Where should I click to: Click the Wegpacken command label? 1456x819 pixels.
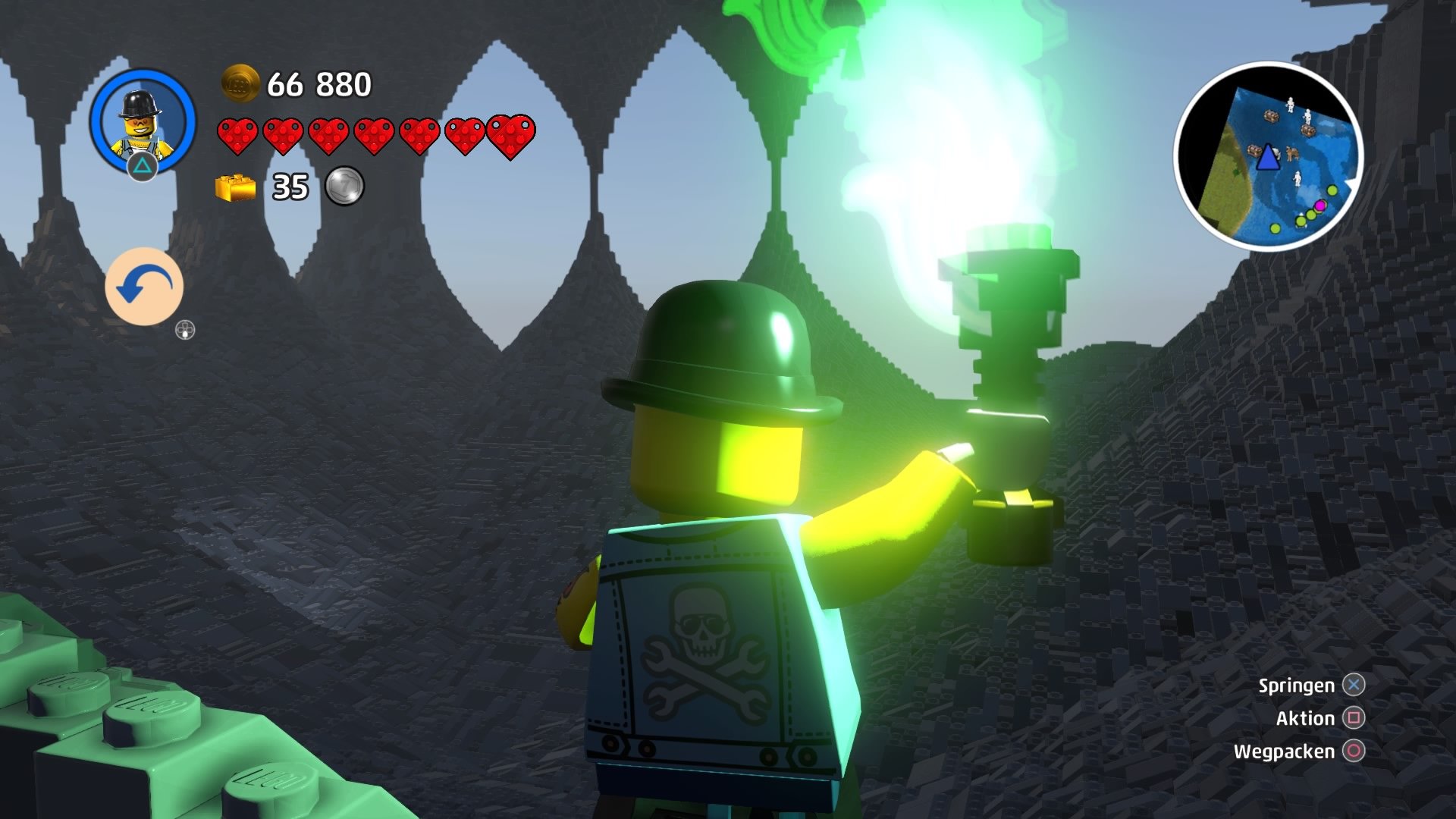(1284, 752)
